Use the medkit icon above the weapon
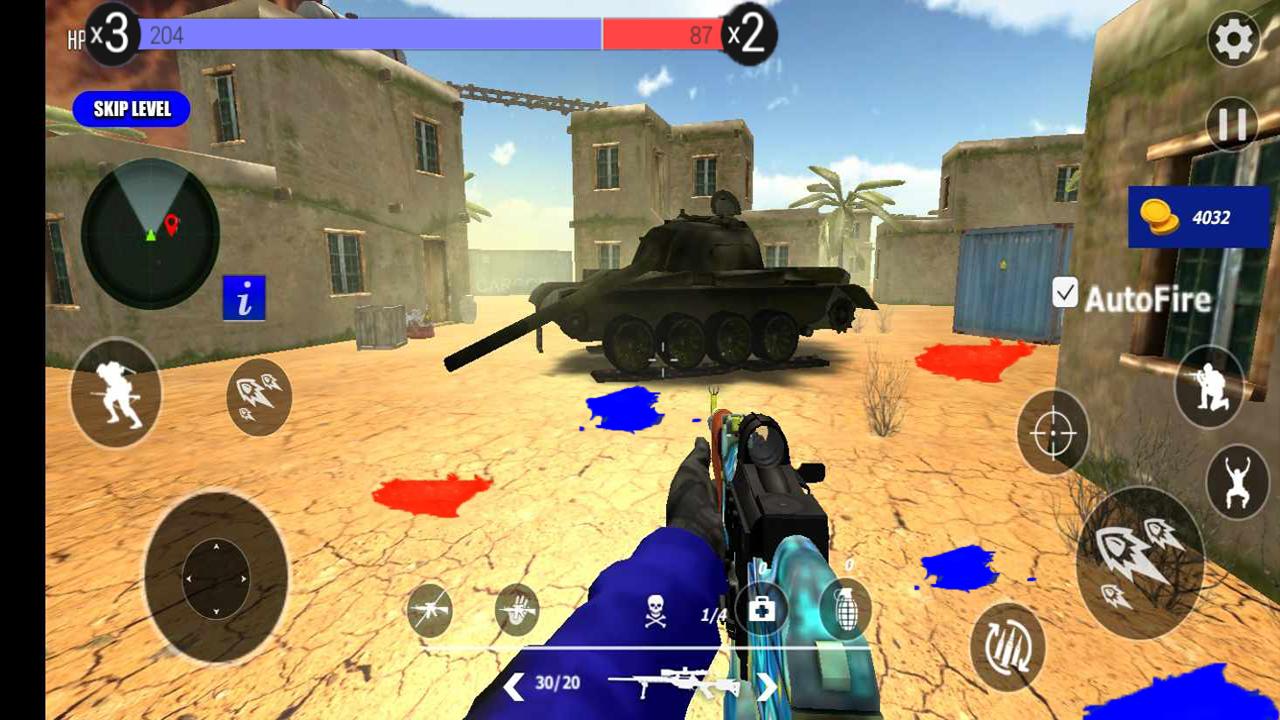The width and height of the screenshot is (1280, 720). pyautogui.click(x=762, y=608)
